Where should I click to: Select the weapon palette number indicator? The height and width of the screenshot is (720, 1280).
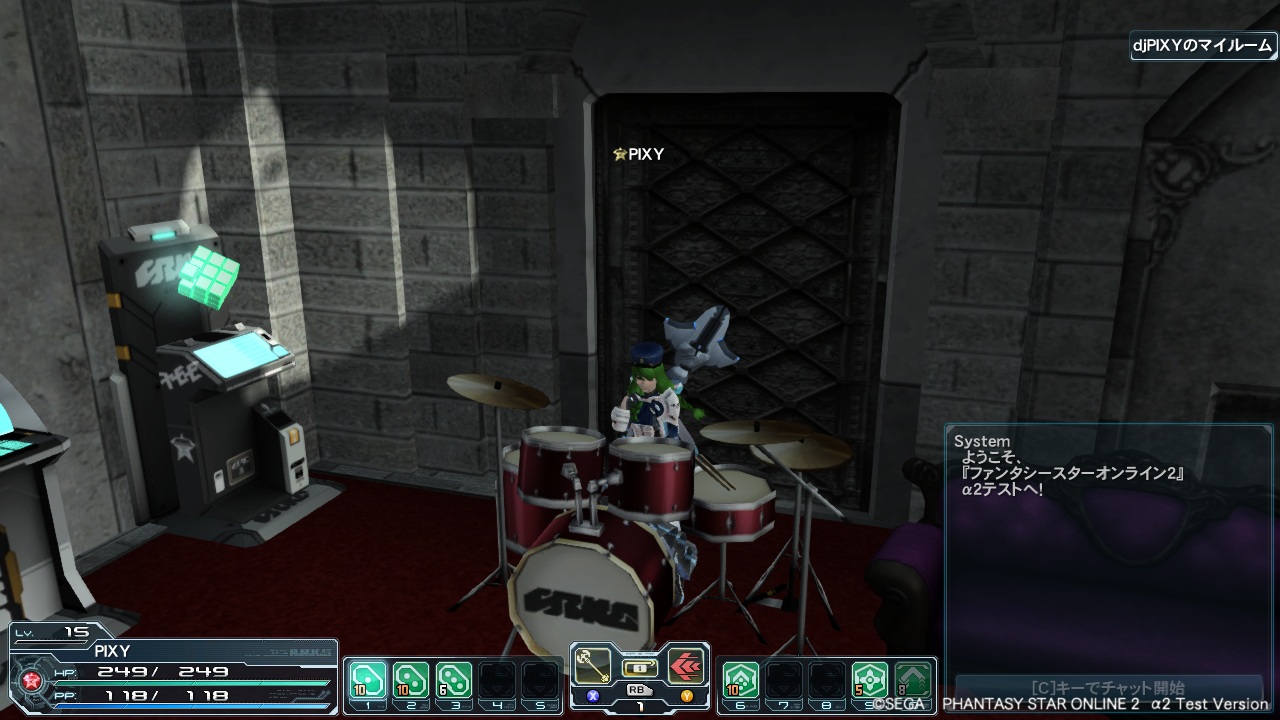[640, 704]
